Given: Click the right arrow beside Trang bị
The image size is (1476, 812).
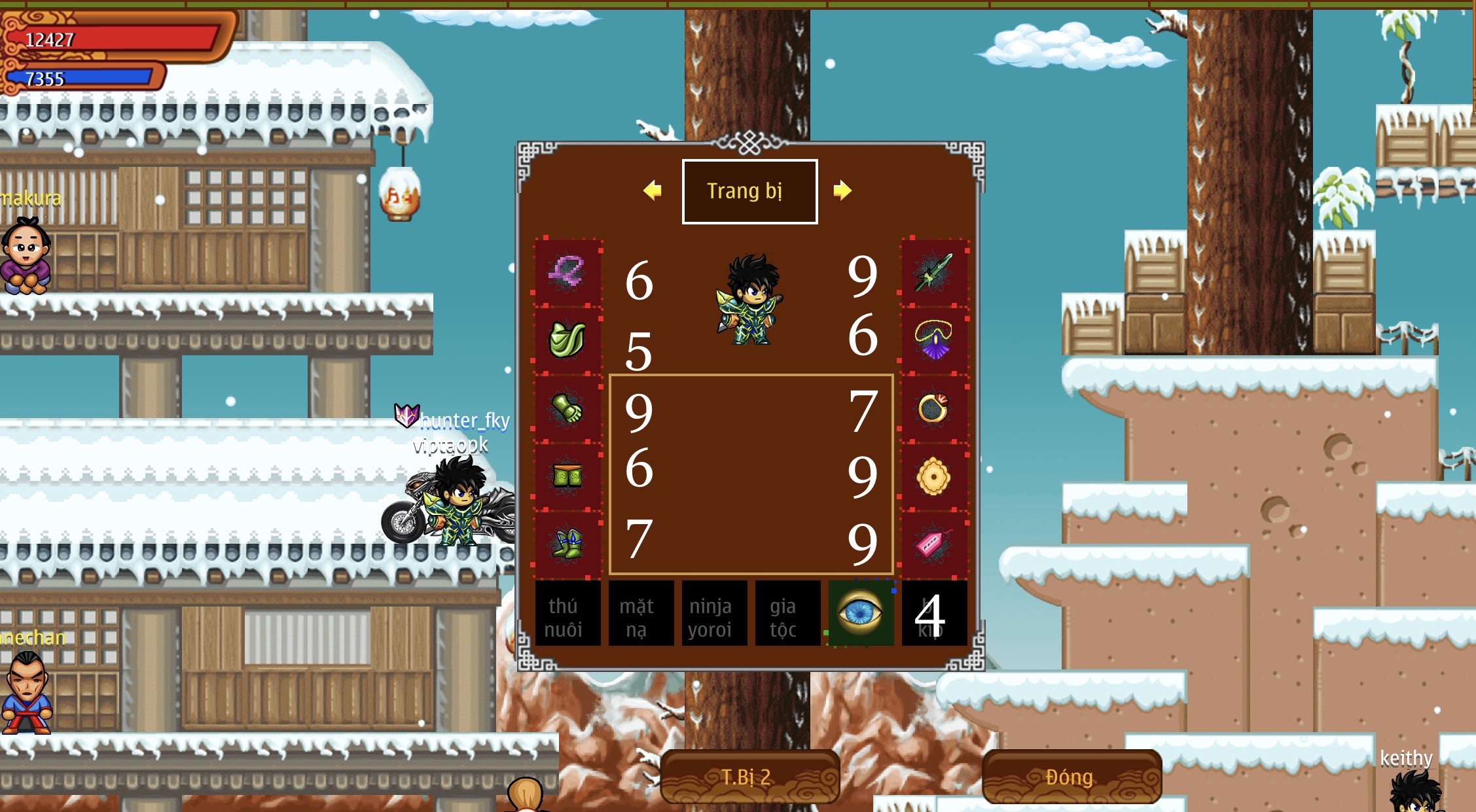Looking at the screenshot, I should pos(844,190).
